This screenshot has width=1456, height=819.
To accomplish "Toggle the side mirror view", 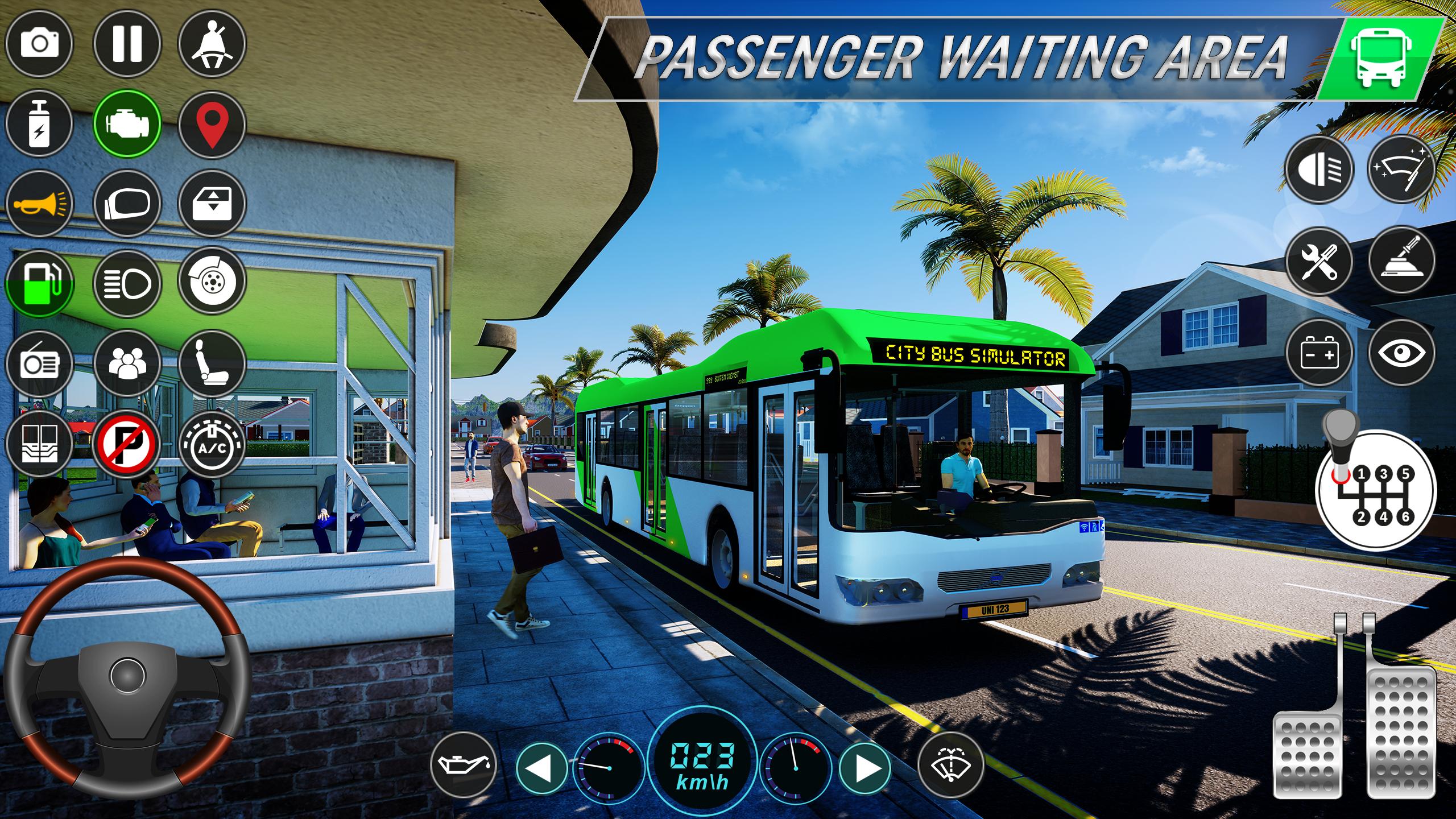I will point(127,203).
